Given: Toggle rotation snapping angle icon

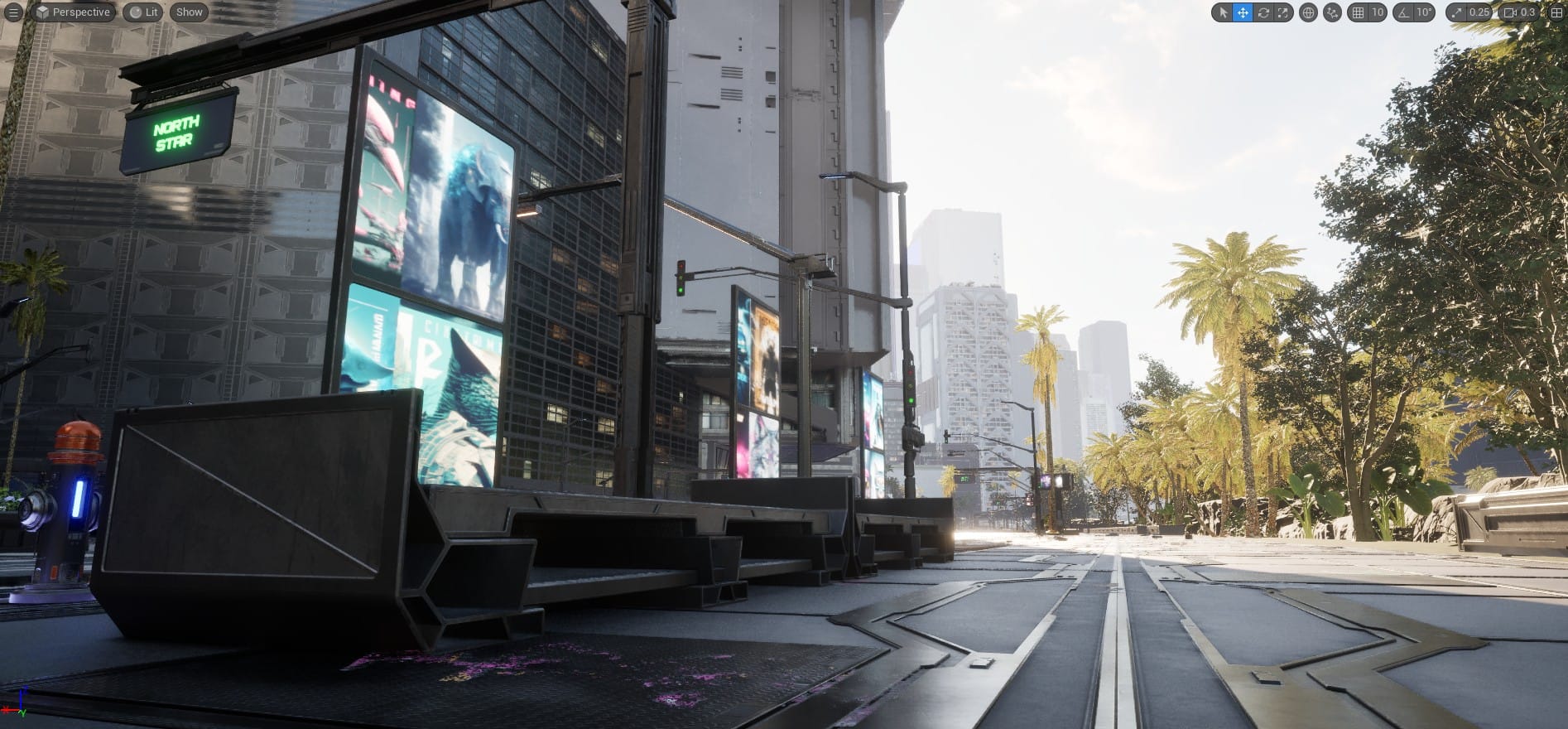Looking at the screenshot, I should (x=1403, y=12).
